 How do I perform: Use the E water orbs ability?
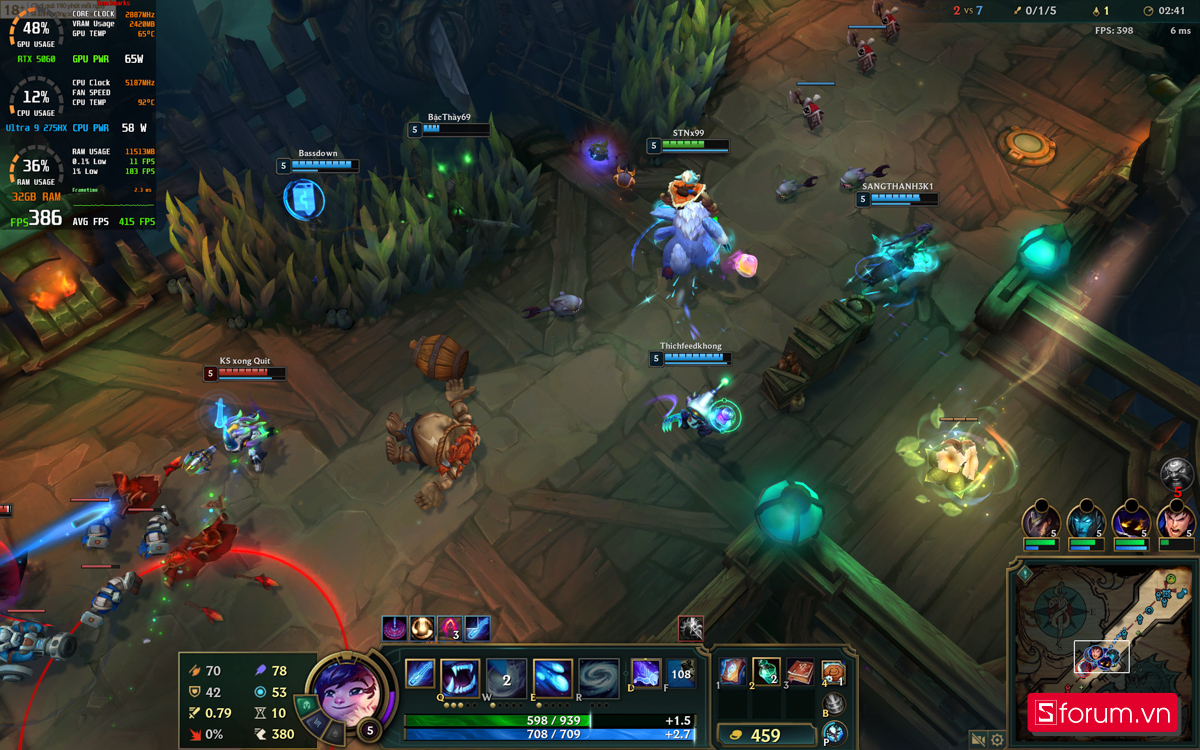552,678
